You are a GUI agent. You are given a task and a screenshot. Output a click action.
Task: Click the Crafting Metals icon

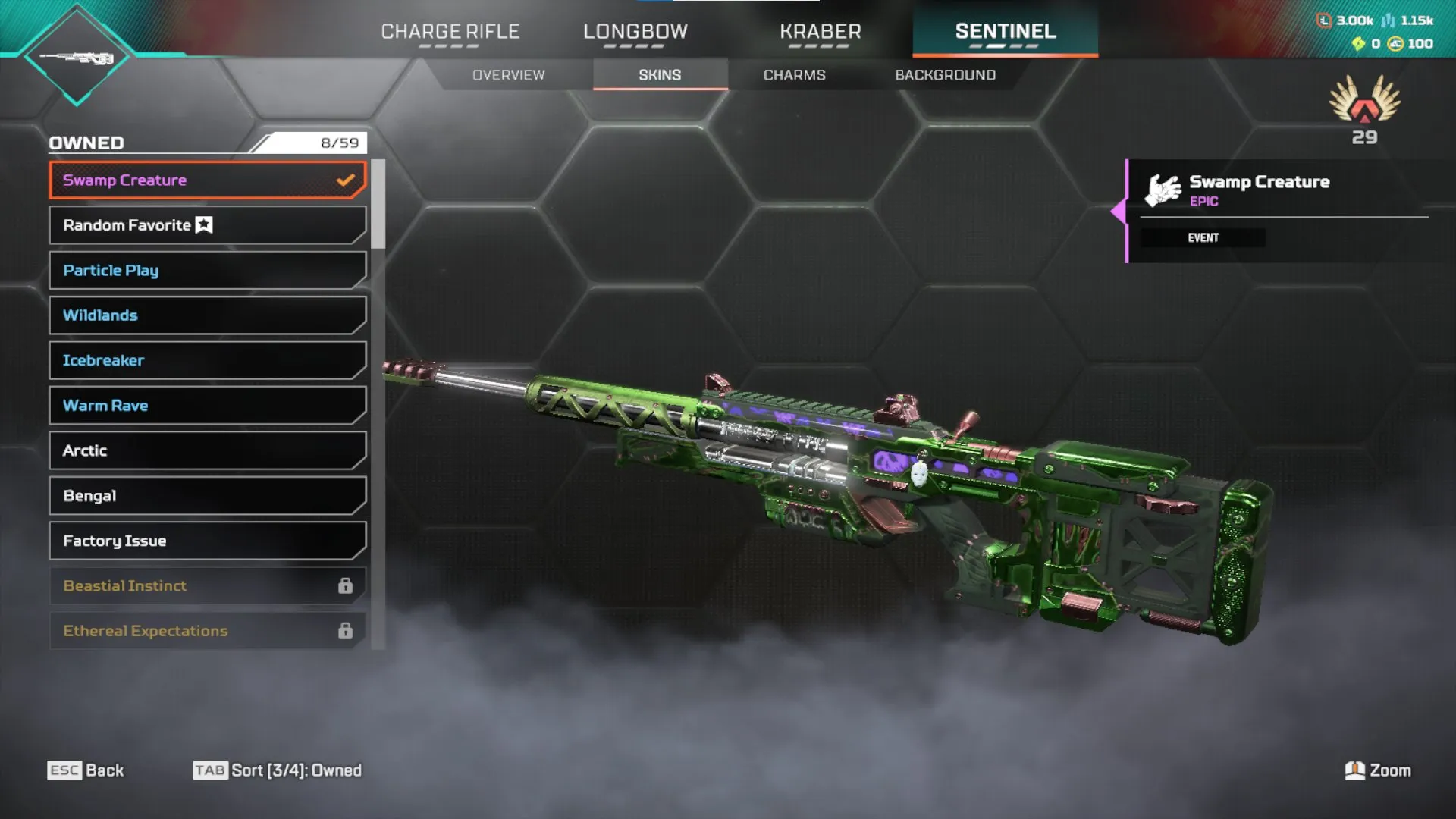1389,21
